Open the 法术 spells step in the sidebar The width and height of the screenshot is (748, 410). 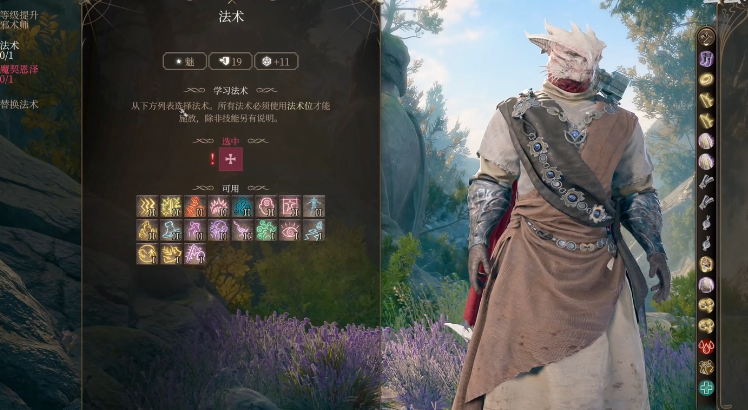coord(10,45)
